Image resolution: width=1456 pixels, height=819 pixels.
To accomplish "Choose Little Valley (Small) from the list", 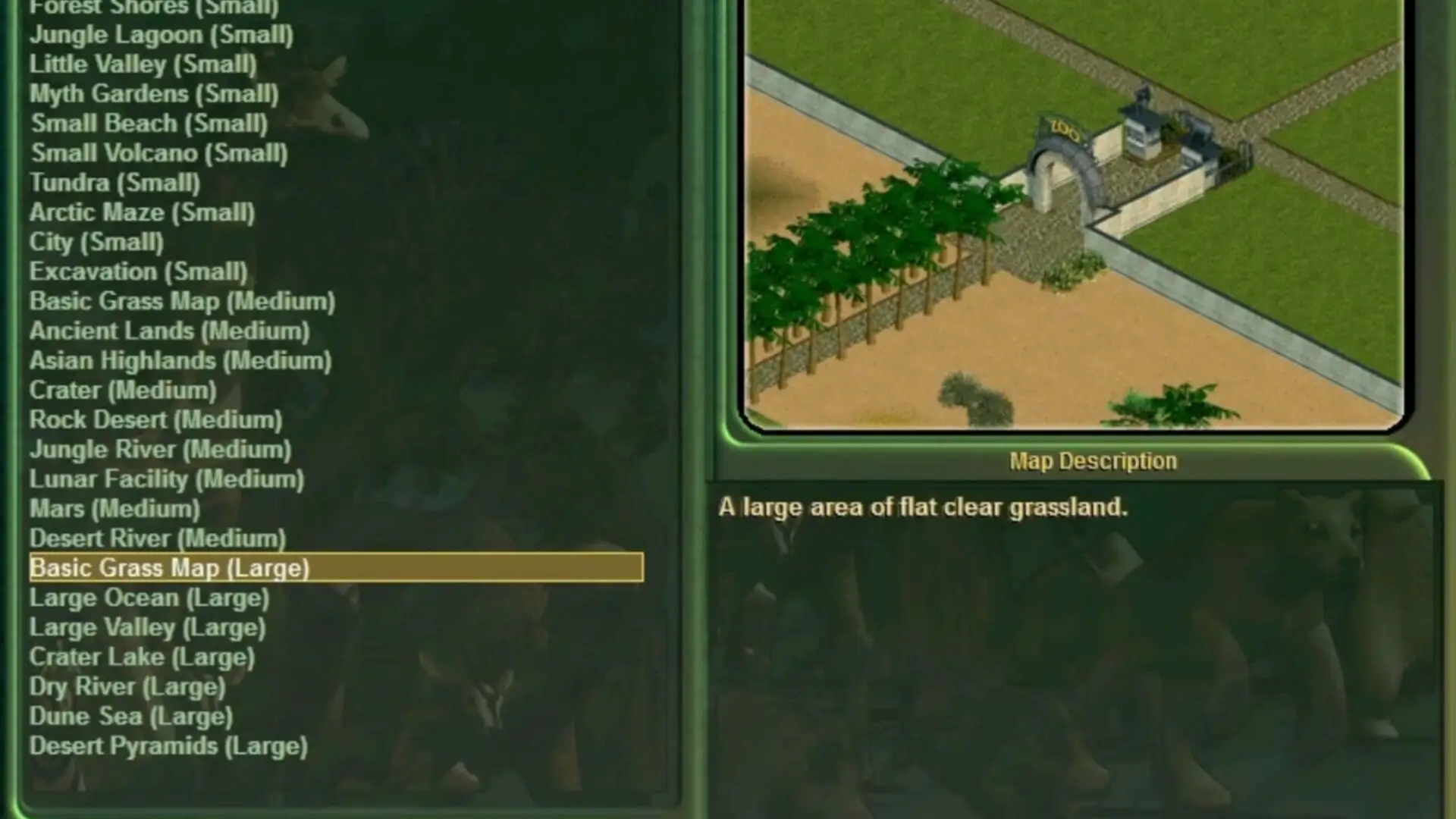I will [143, 64].
